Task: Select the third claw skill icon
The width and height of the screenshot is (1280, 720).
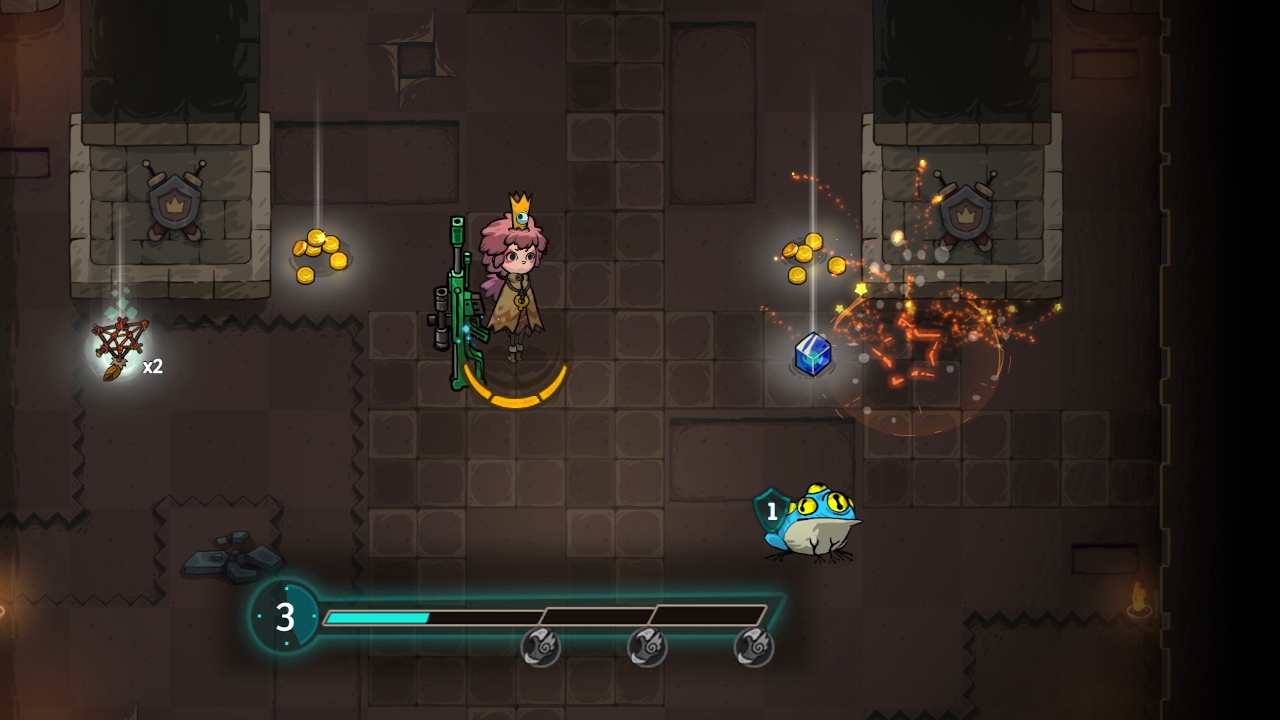Action: coord(754,647)
